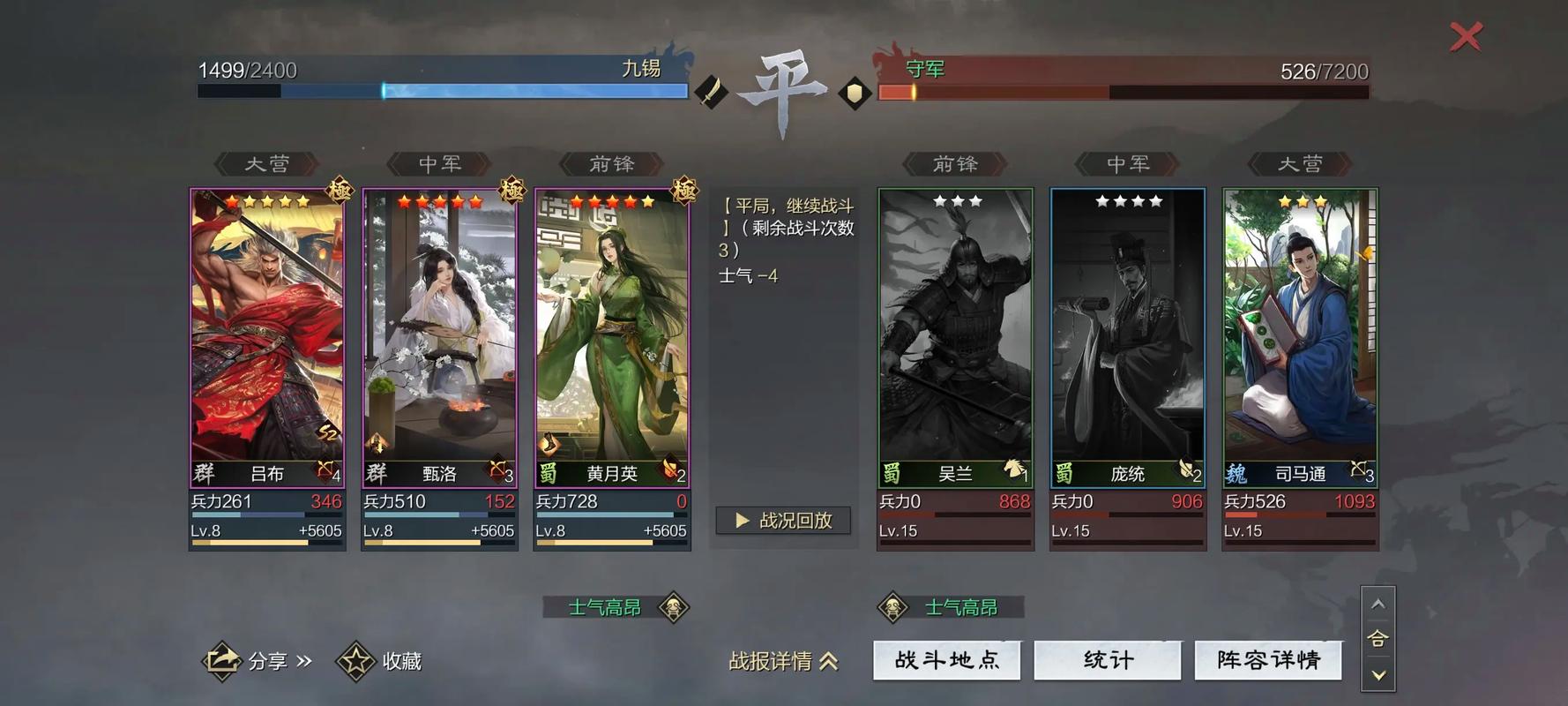The width and height of the screenshot is (1568, 706).
Task: Click the black blade icon beside 平
Action: (713, 88)
